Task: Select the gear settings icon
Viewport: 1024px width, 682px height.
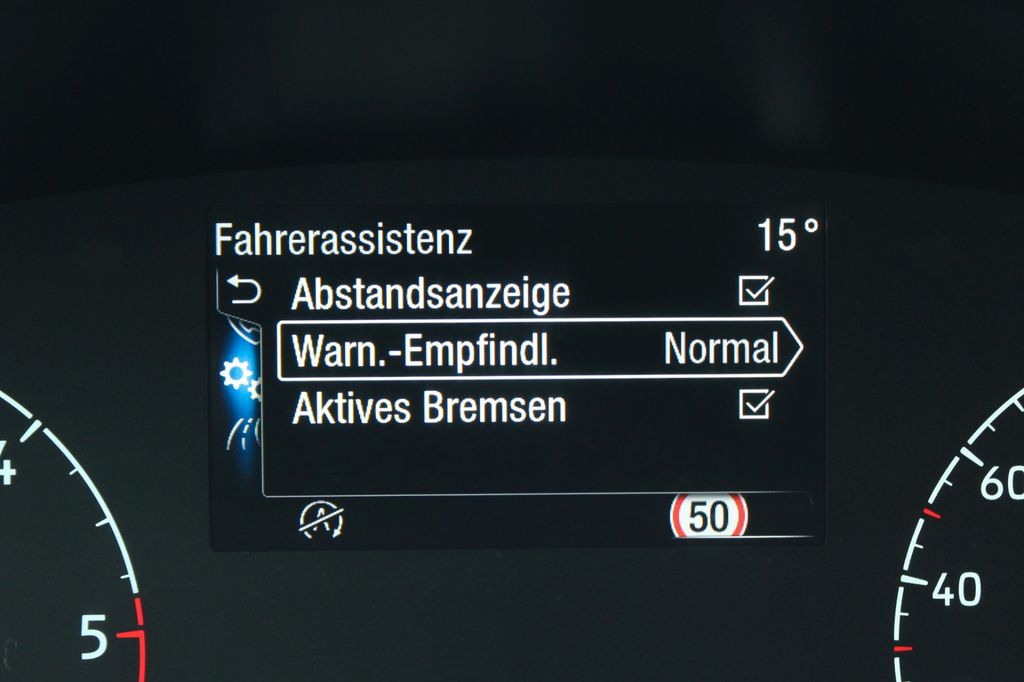Action: 236,374
